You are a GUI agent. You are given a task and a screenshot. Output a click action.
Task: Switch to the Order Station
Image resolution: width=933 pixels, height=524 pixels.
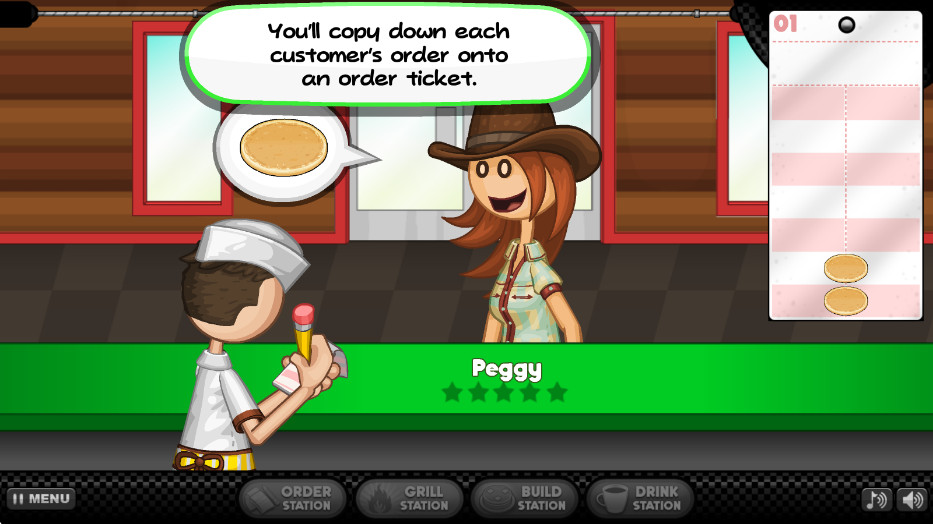click(292, 498)
